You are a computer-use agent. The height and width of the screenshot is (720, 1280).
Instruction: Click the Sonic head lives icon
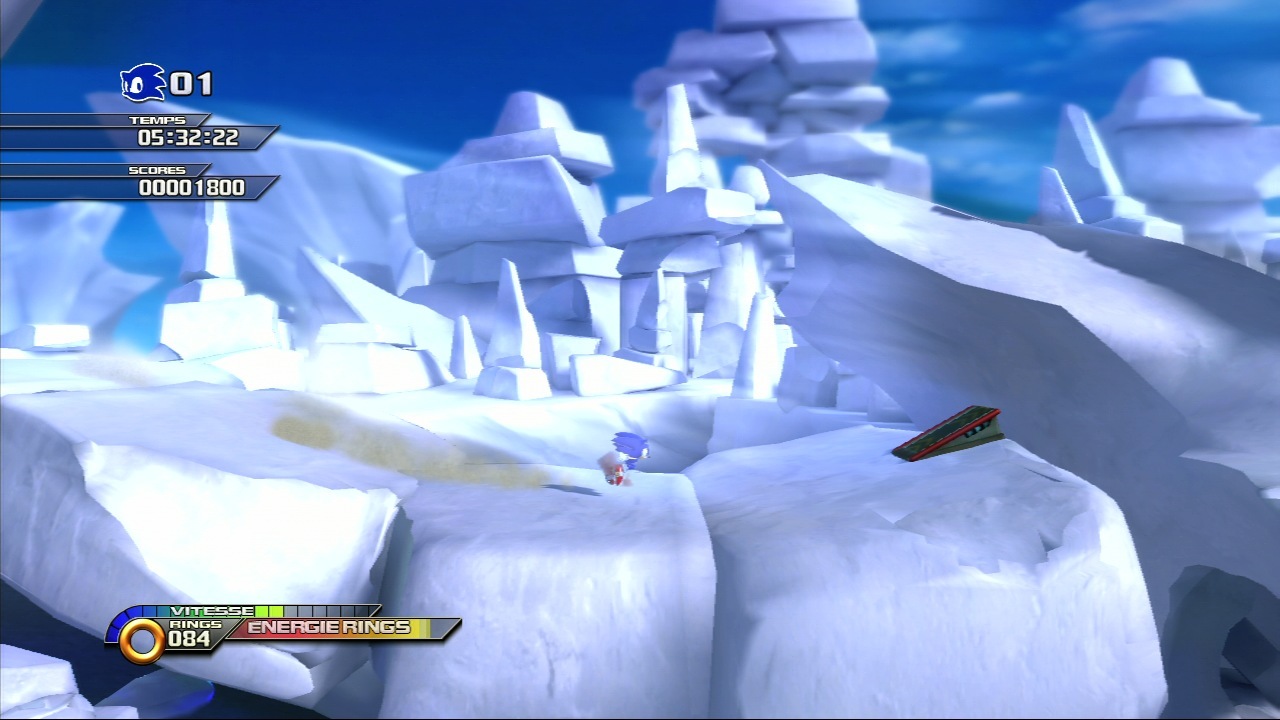coord(143,83)
